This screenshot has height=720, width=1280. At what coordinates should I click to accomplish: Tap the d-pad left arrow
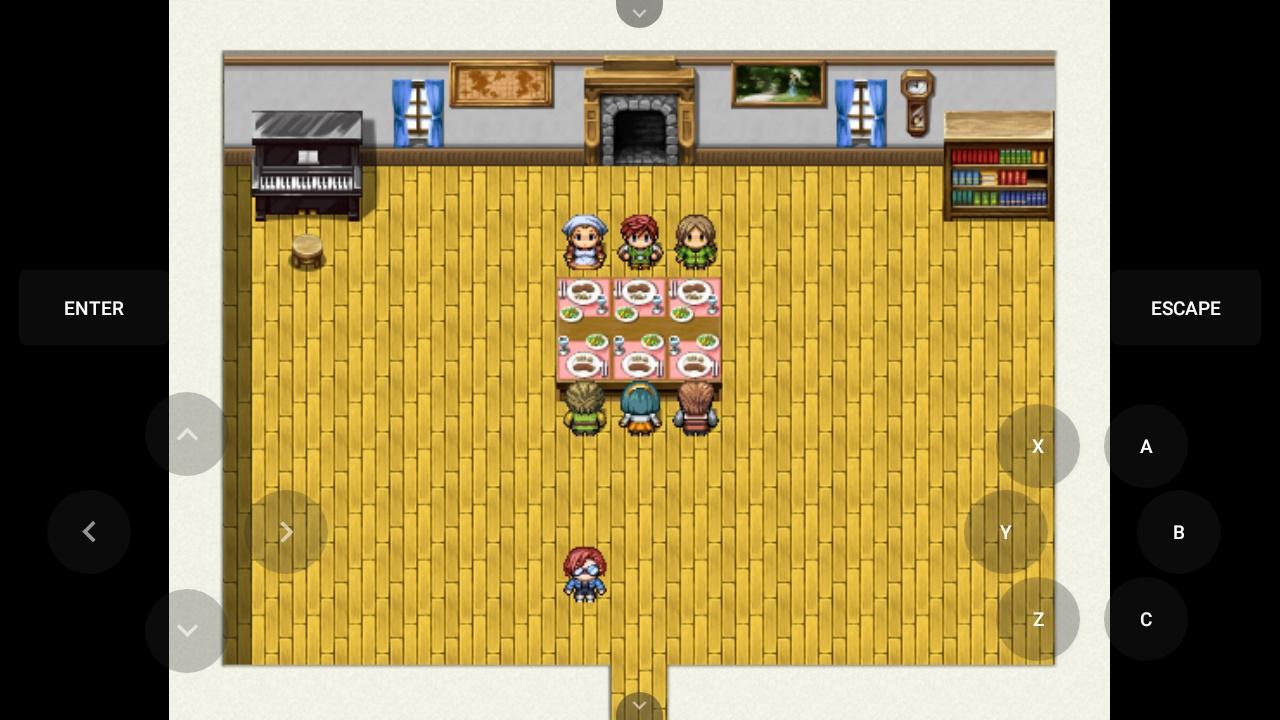[x=89, y=532]
